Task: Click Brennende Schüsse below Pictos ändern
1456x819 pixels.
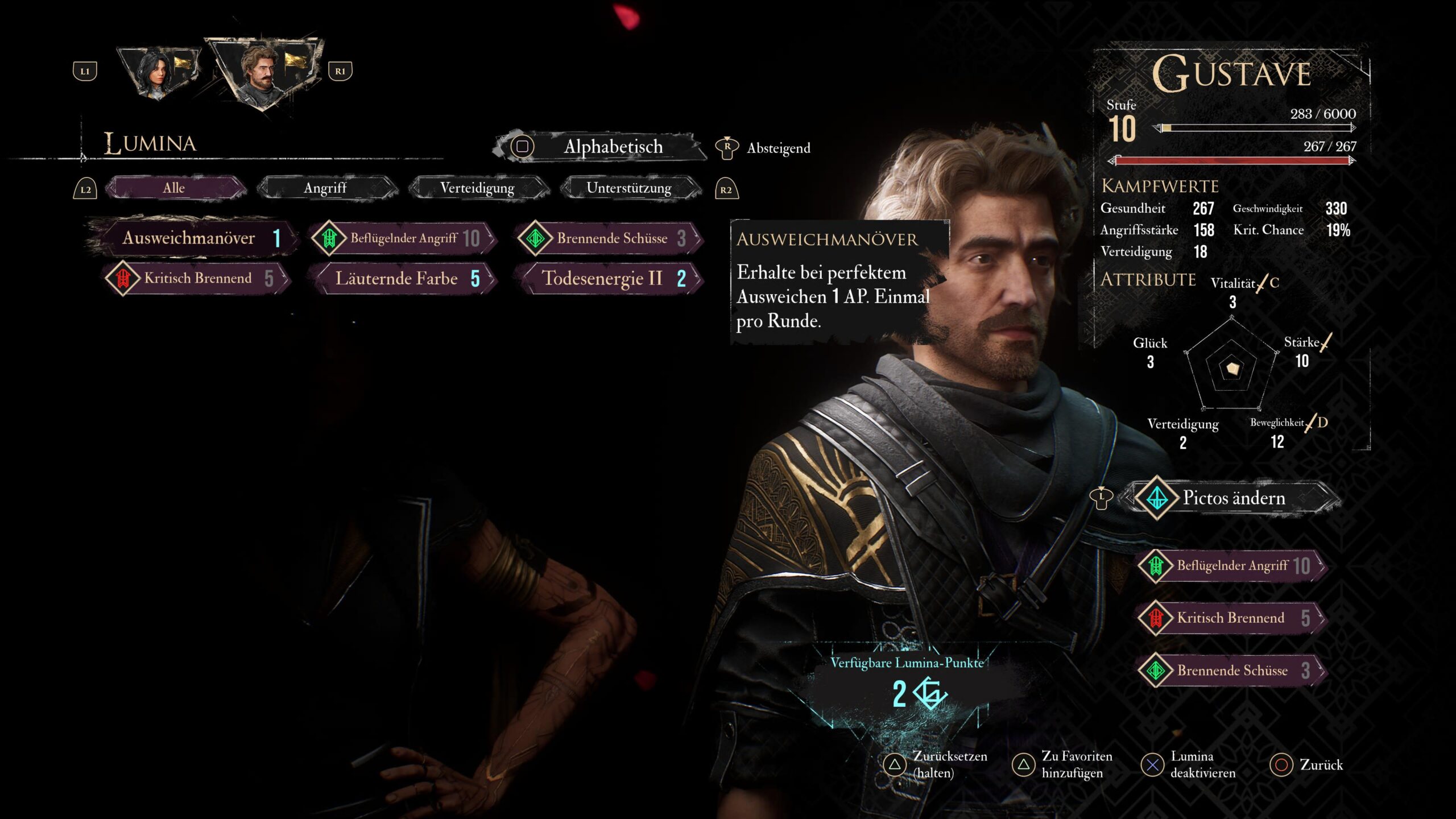Action: point(1232,671)
